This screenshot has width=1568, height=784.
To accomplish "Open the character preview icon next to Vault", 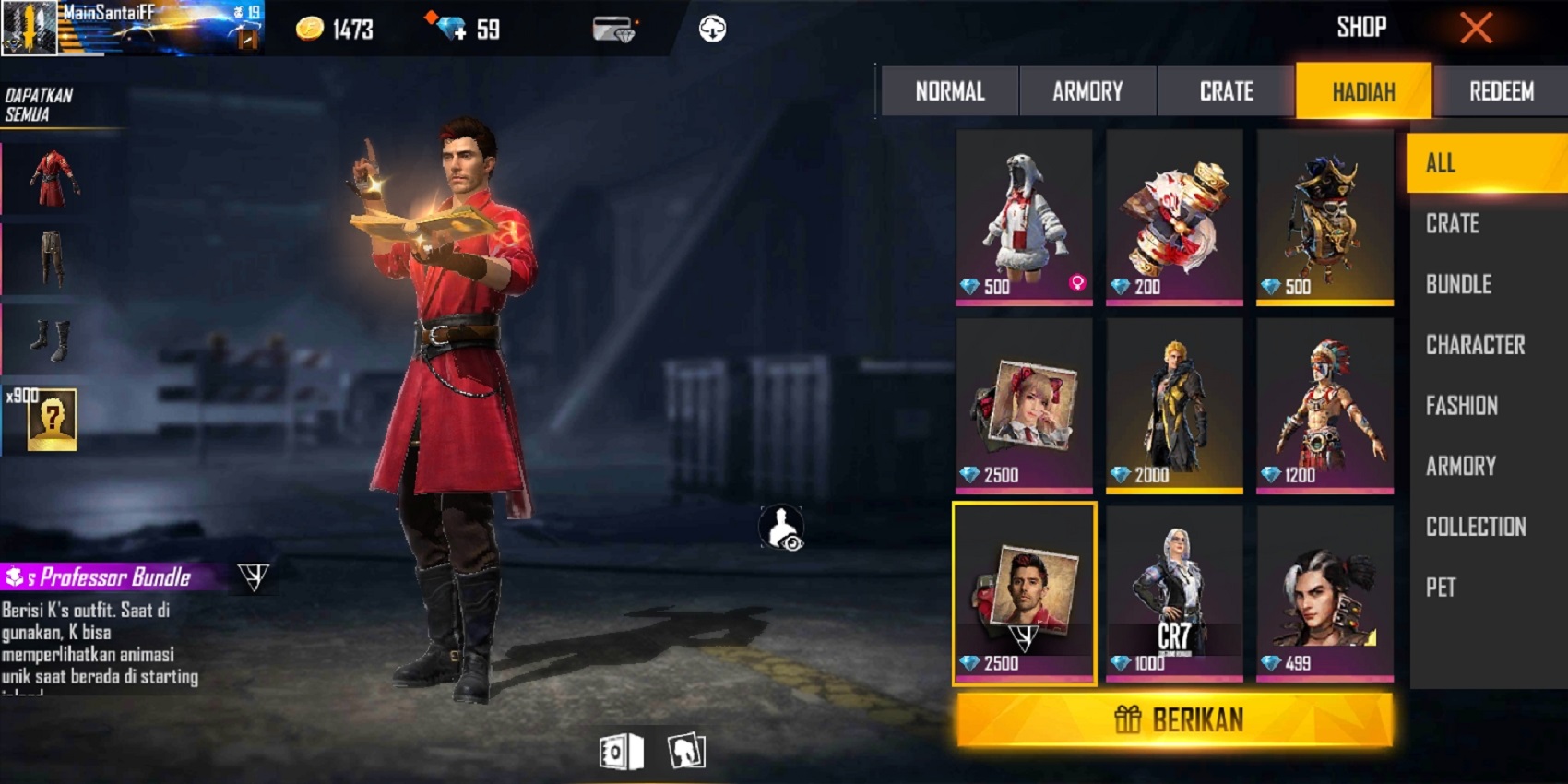I will [684, 752].
